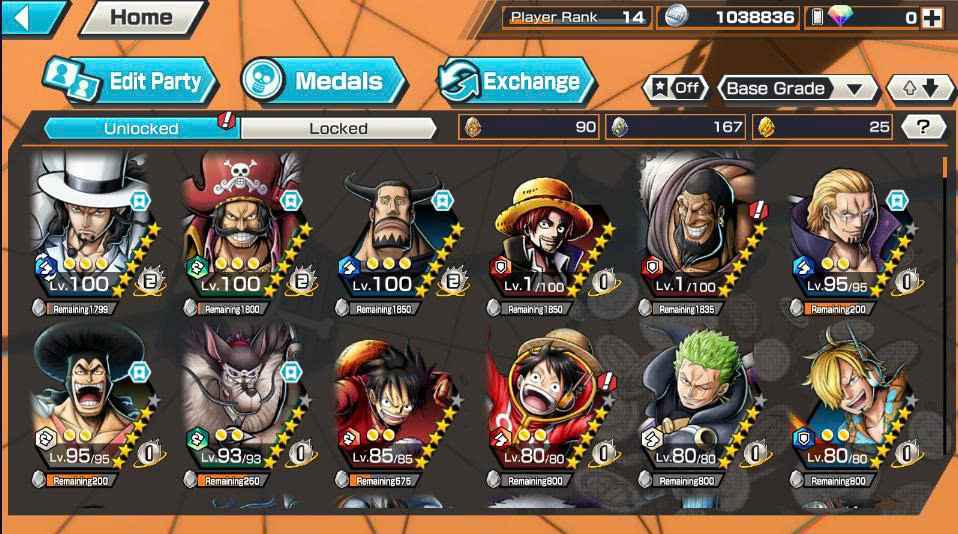Screen dimensions: 958x534
Task: Open the Edit Party menu
Action: (130, 81)
